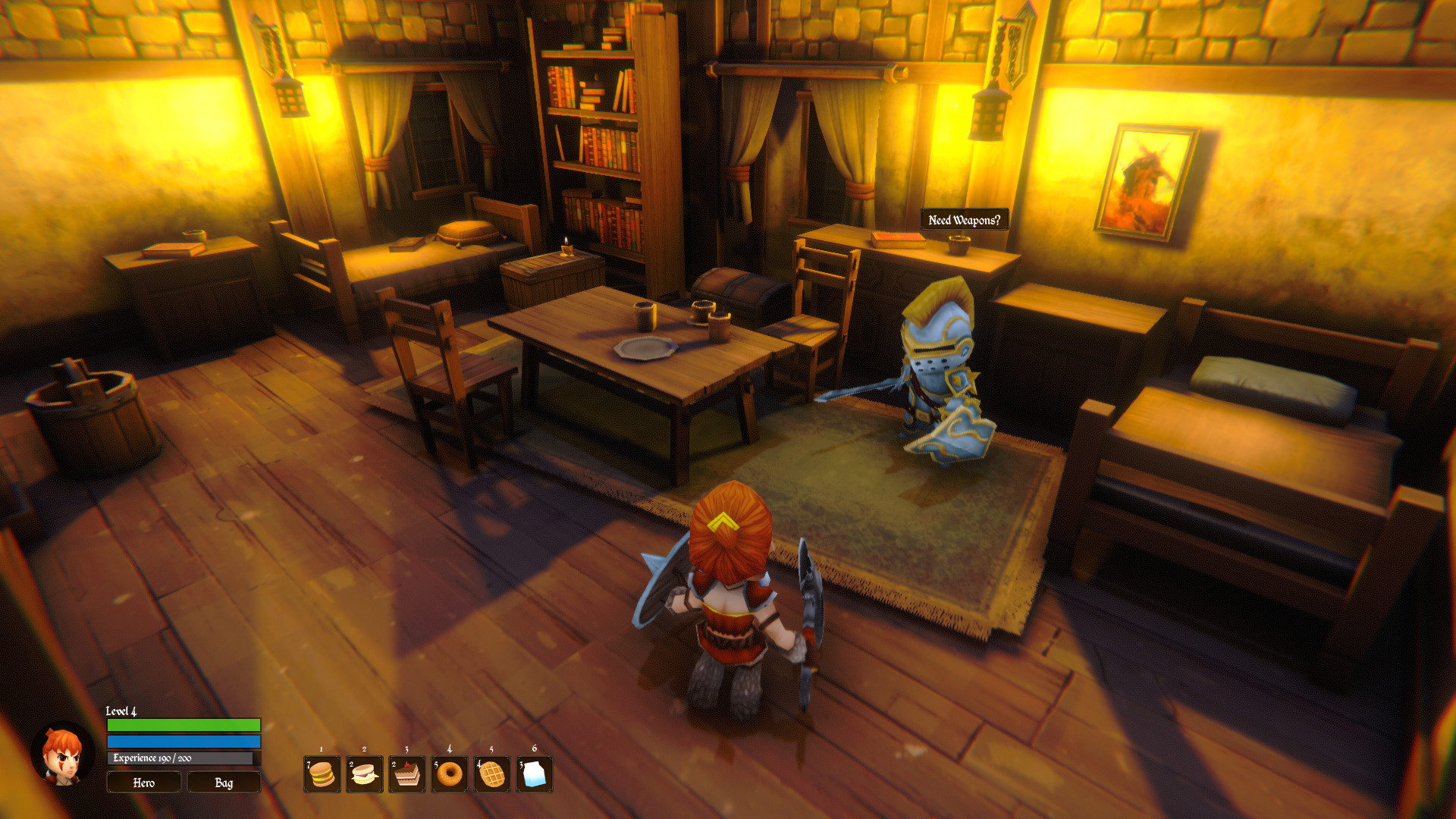Open the Bag inventory
Image resolution: width=1456 pixels, height=819 pixels.
click(224, 782)
